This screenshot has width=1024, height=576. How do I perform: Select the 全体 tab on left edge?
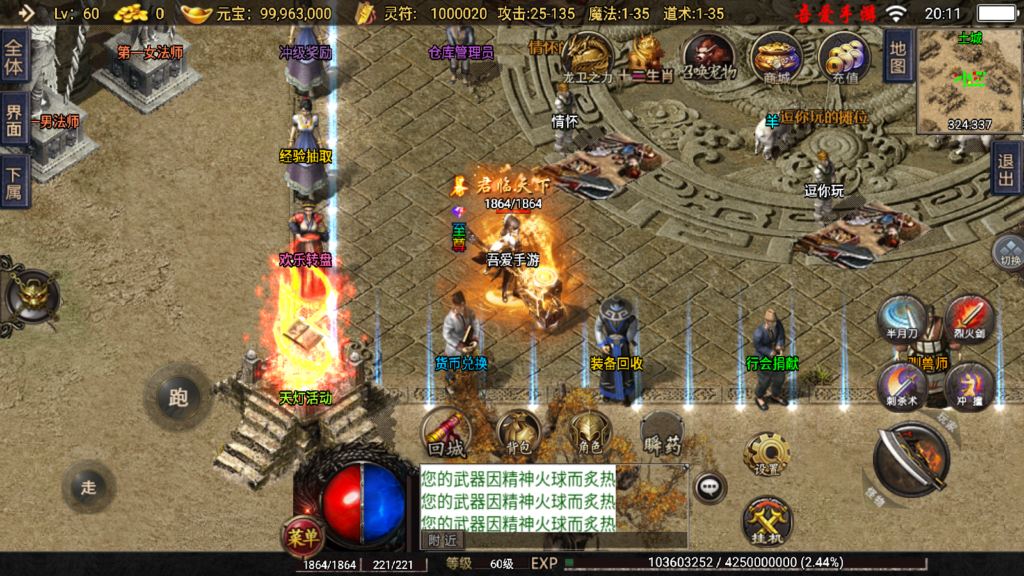[14, 58]
